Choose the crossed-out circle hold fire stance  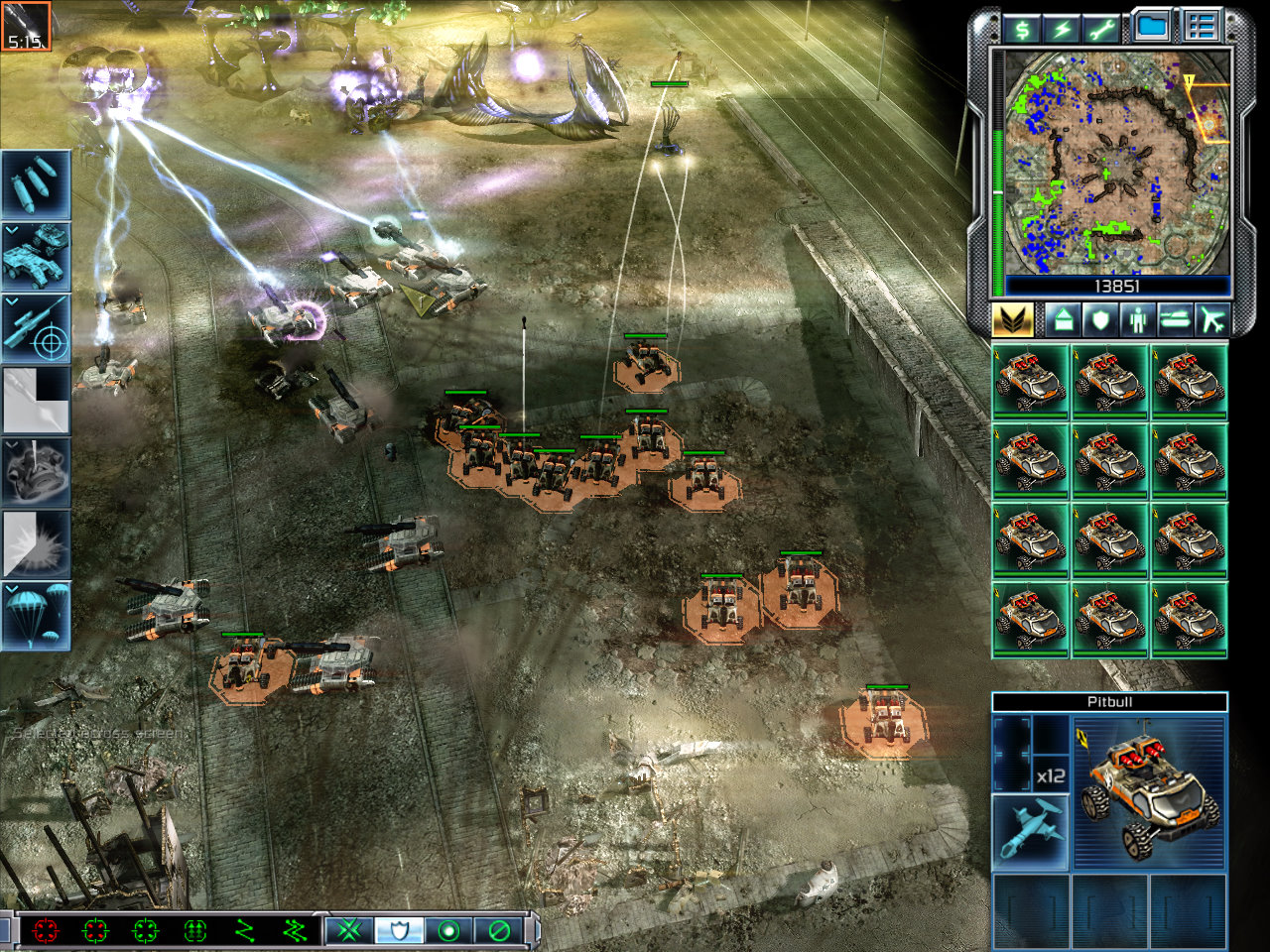click(499, 930)
